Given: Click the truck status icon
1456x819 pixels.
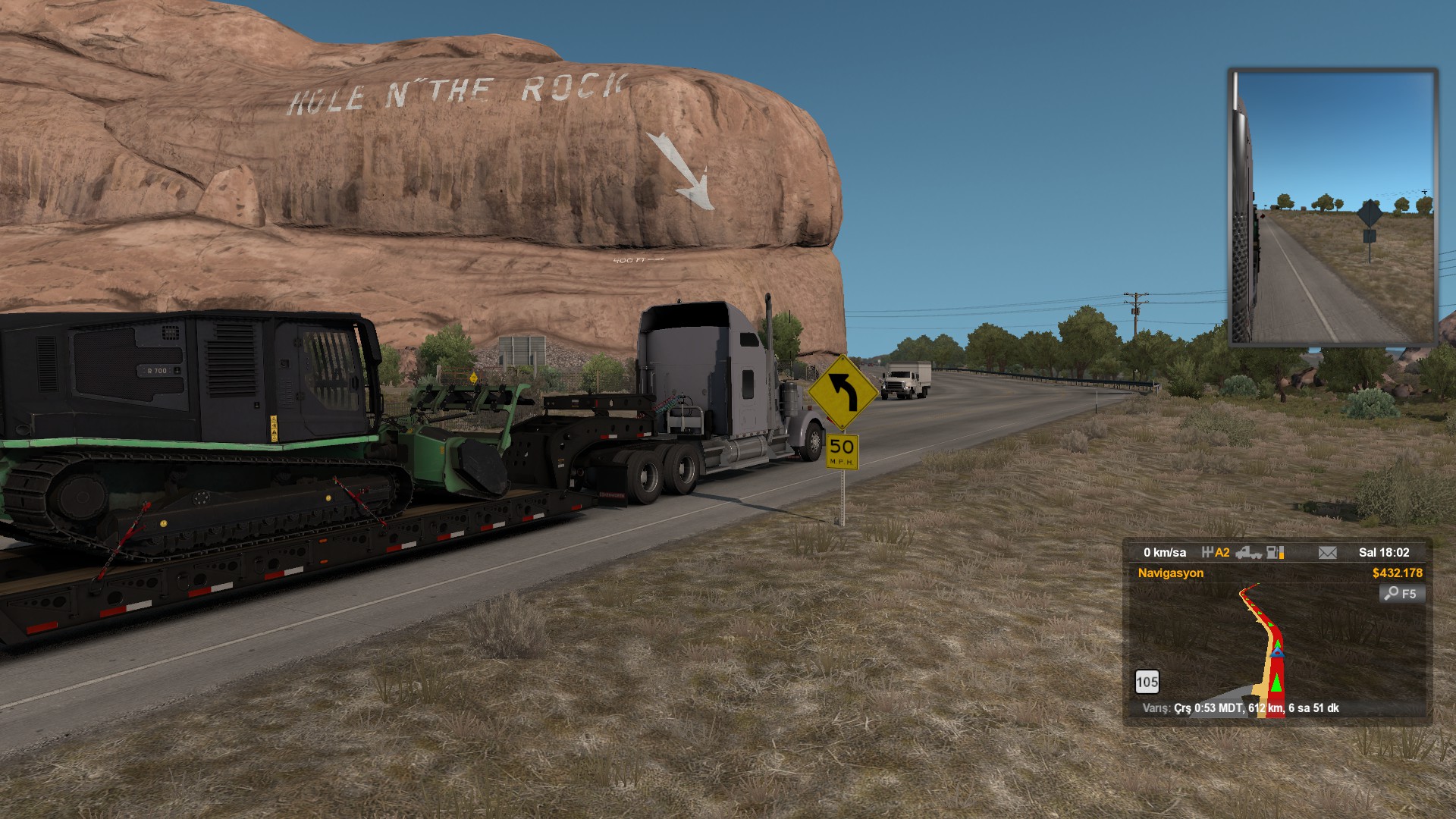Looking at the screenshot, I should click(x=1248, y=553).
